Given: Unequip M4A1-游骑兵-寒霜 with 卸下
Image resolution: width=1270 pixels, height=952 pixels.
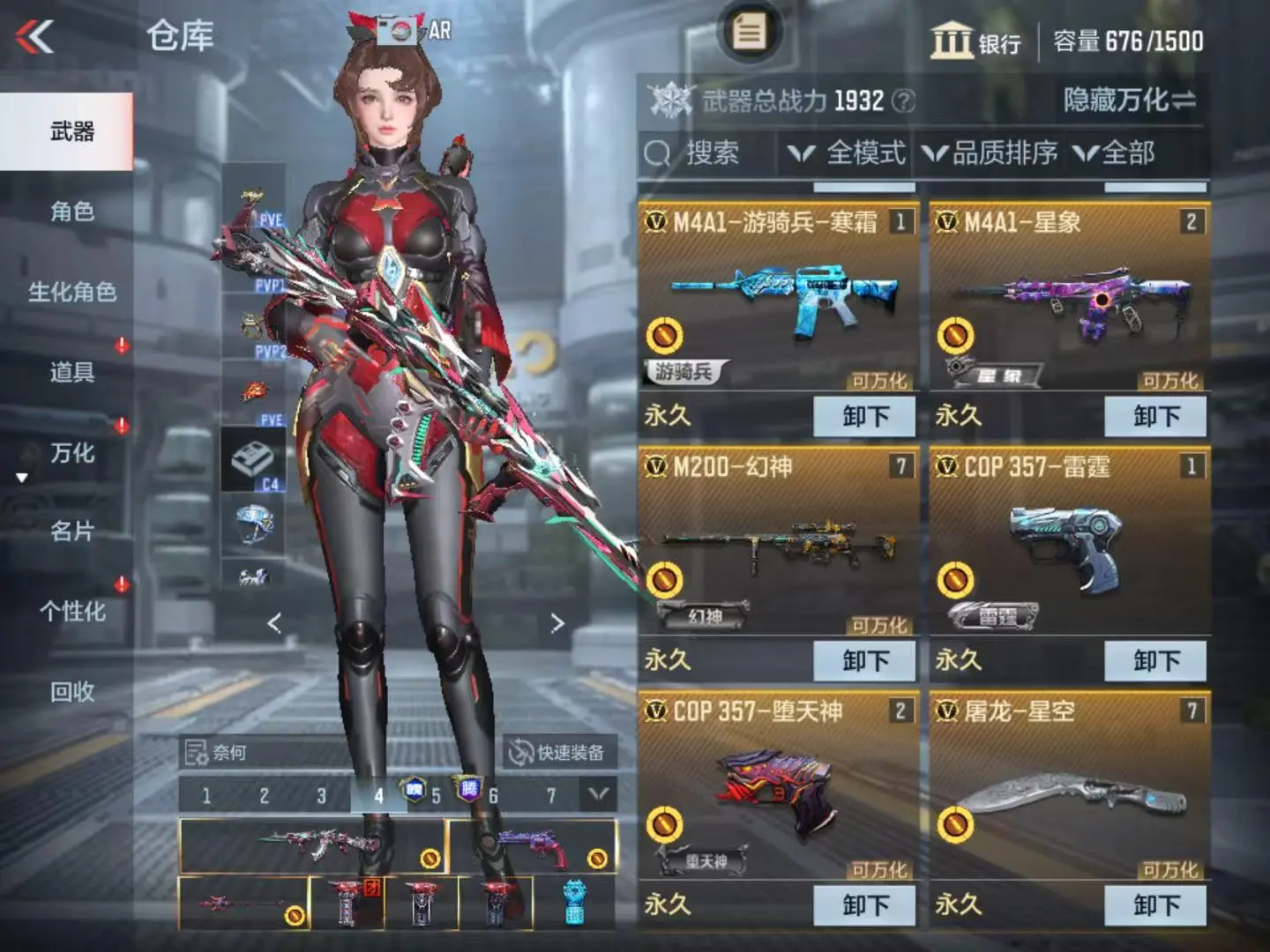Looking at the screenshot, I should 864,416.
